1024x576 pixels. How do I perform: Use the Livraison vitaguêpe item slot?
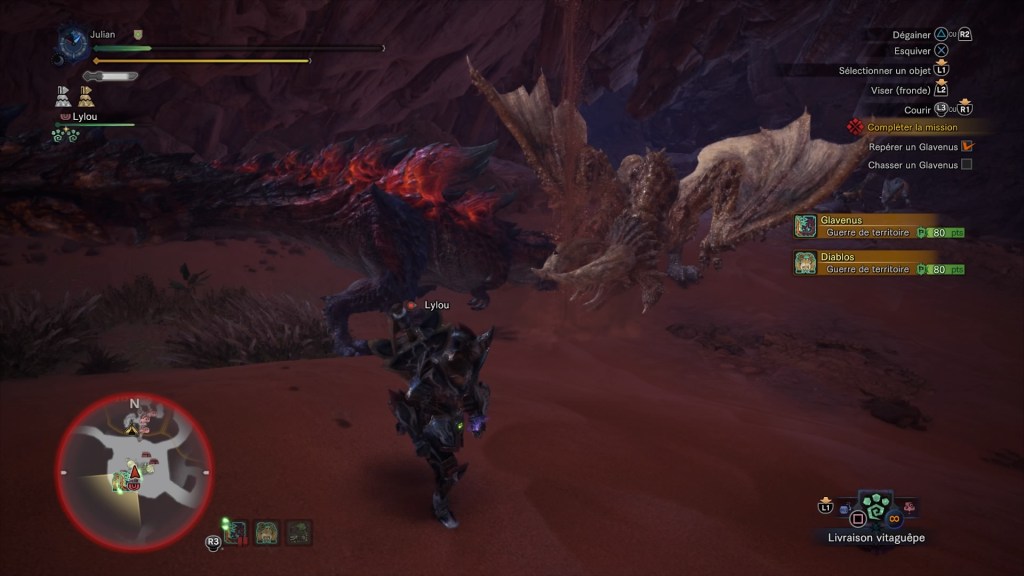click(875, 509)
